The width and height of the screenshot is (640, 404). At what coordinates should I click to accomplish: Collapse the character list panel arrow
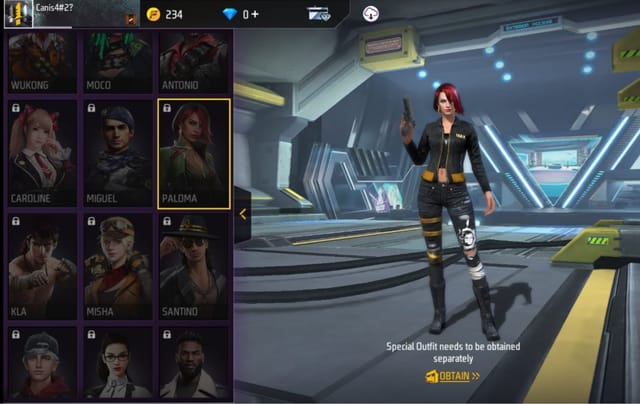pyautogui.click(x=243, y=213)
